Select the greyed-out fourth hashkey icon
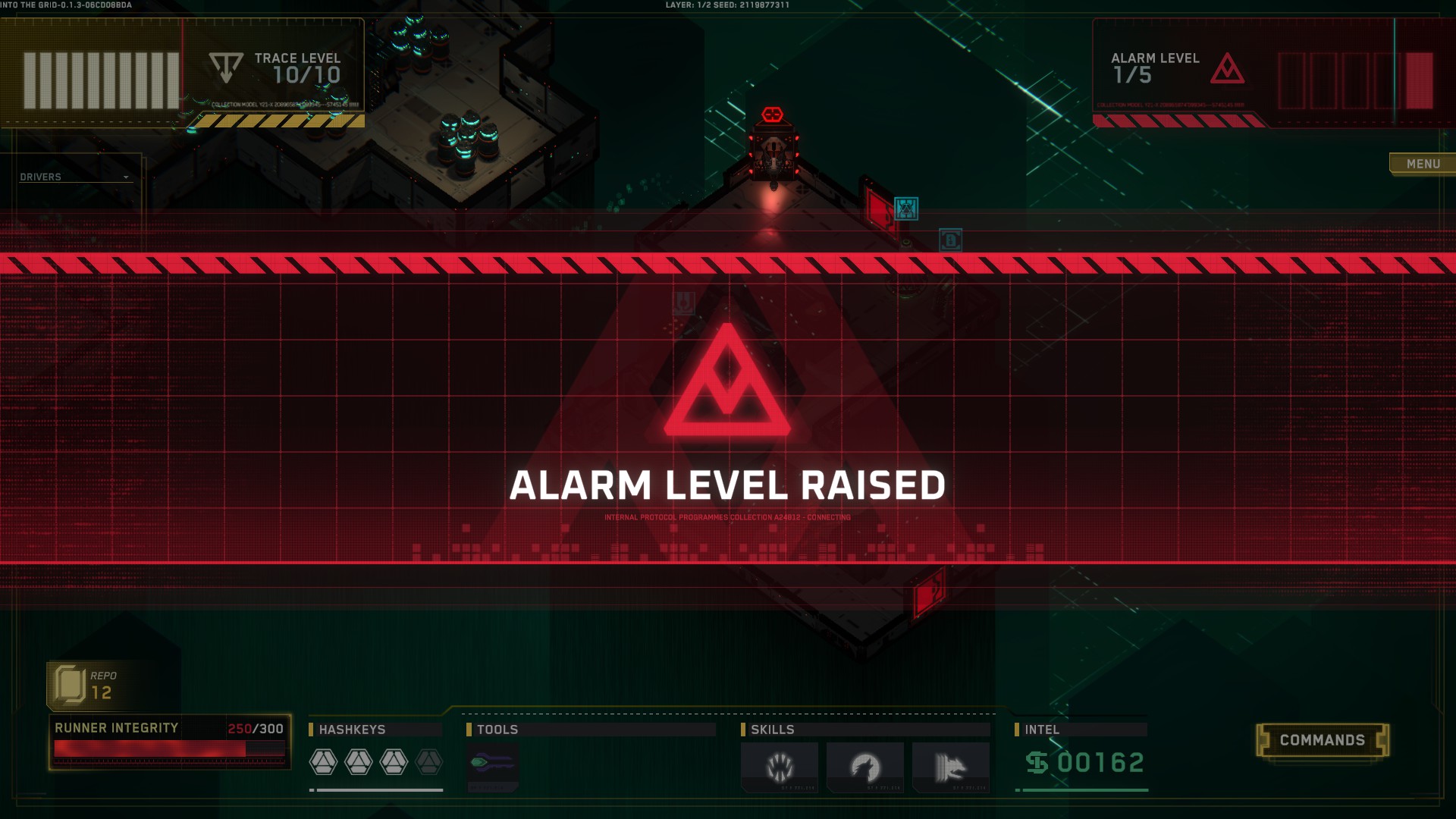The image size is (1456, 819). coord(428,761)
